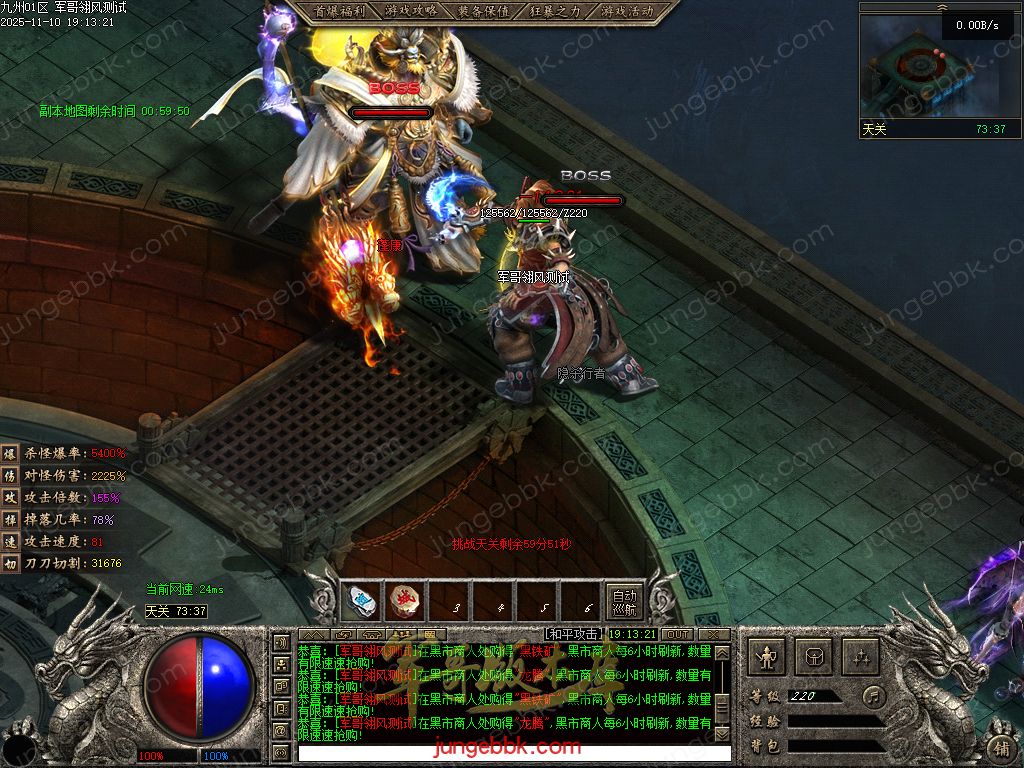Image resolution: width=1024 pixels, height=768 pixels.
Task: Open the character equipment panel icon
Action: [767, 657]
